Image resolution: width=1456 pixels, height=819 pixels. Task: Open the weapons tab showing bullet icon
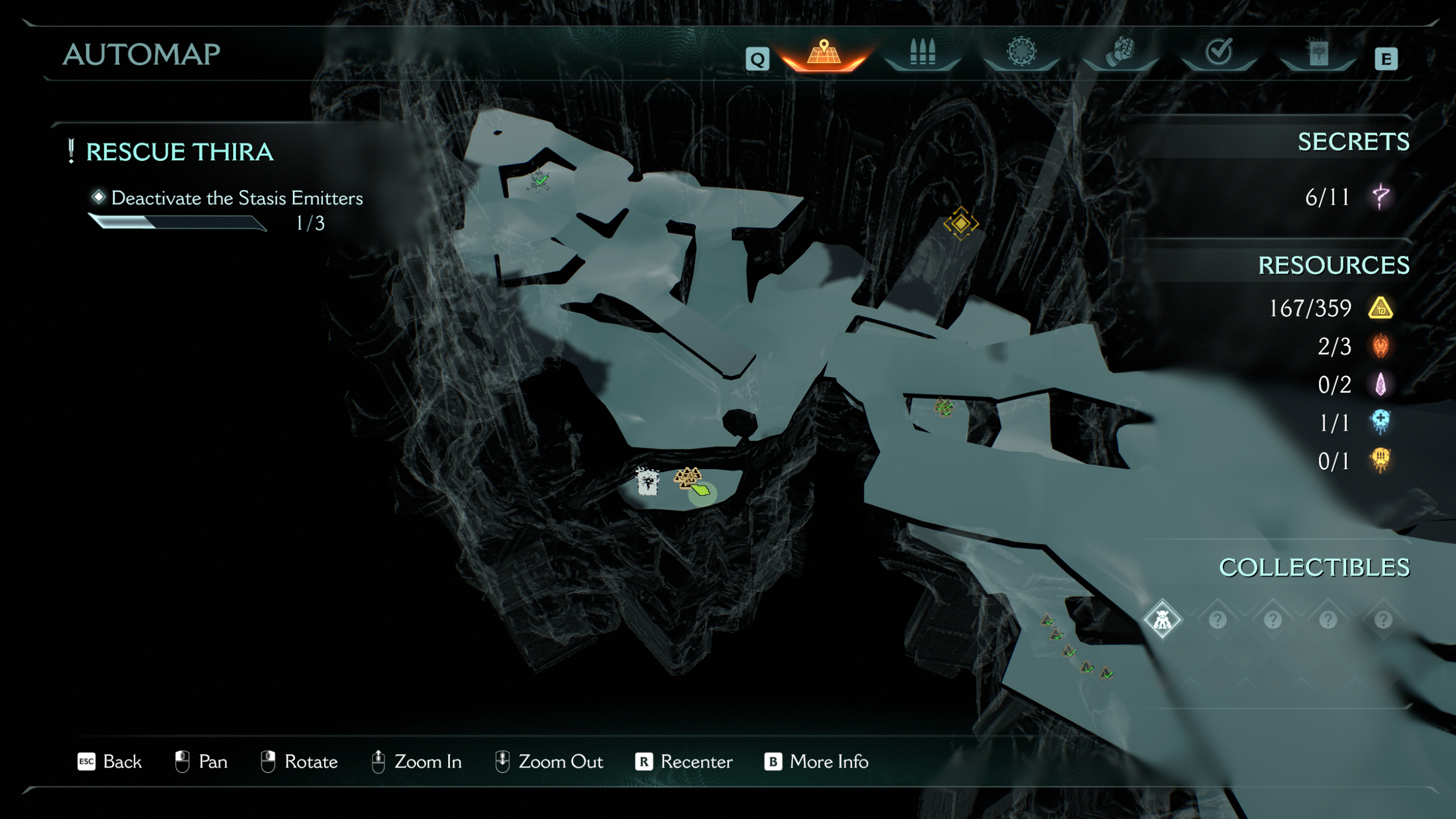pos(923,53)
